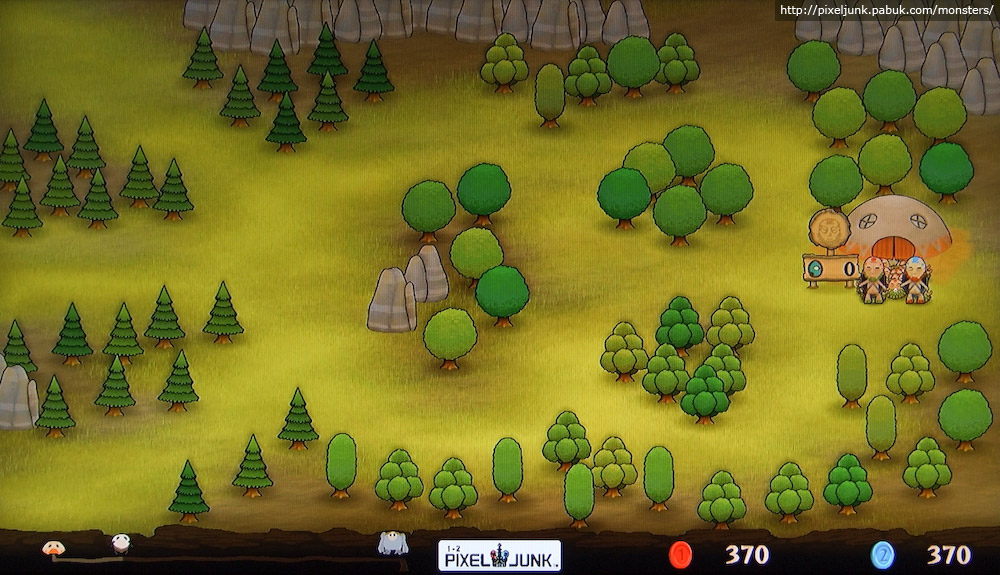Viewport: 1000px width, 575px height.
Task: Select the red player 1 coin icon
Action: (x=682, y=554)
